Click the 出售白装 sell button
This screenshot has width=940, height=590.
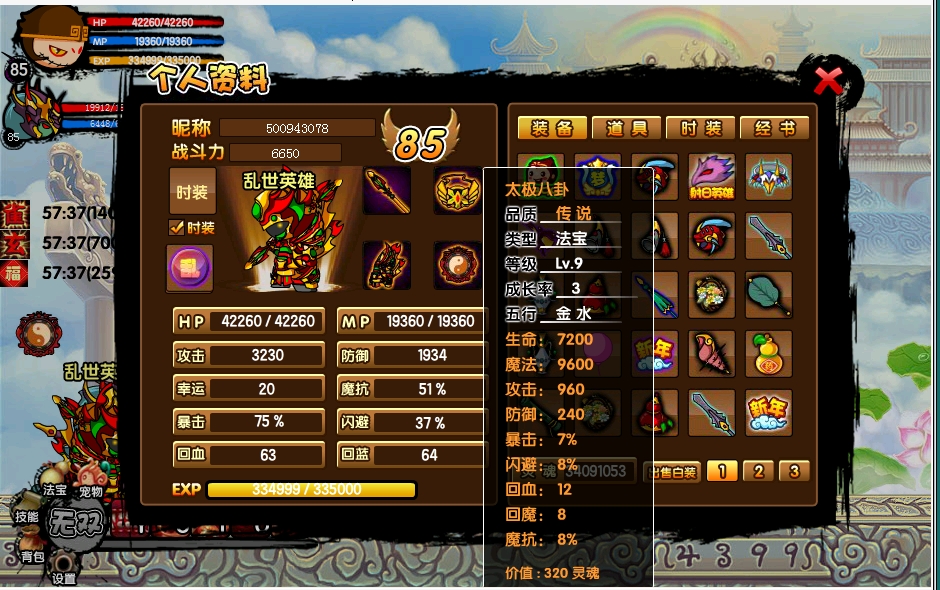[671, 472]
